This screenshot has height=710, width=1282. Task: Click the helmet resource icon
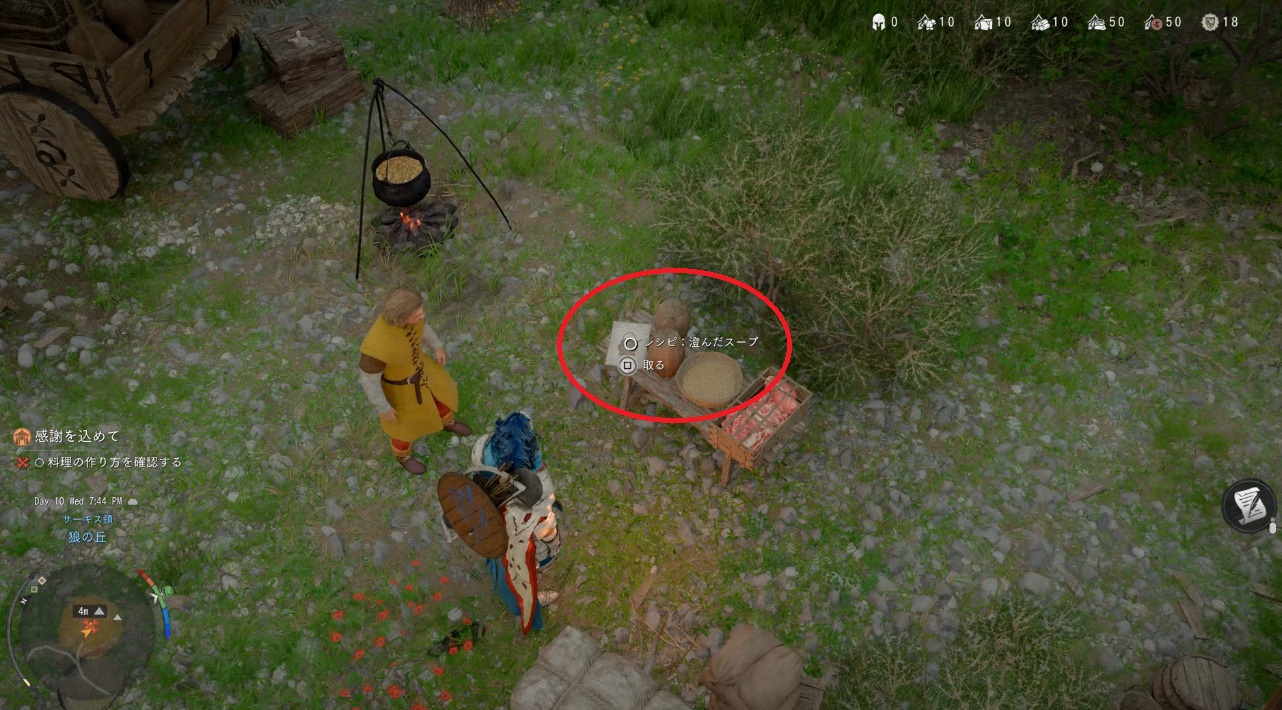[878, 22]
